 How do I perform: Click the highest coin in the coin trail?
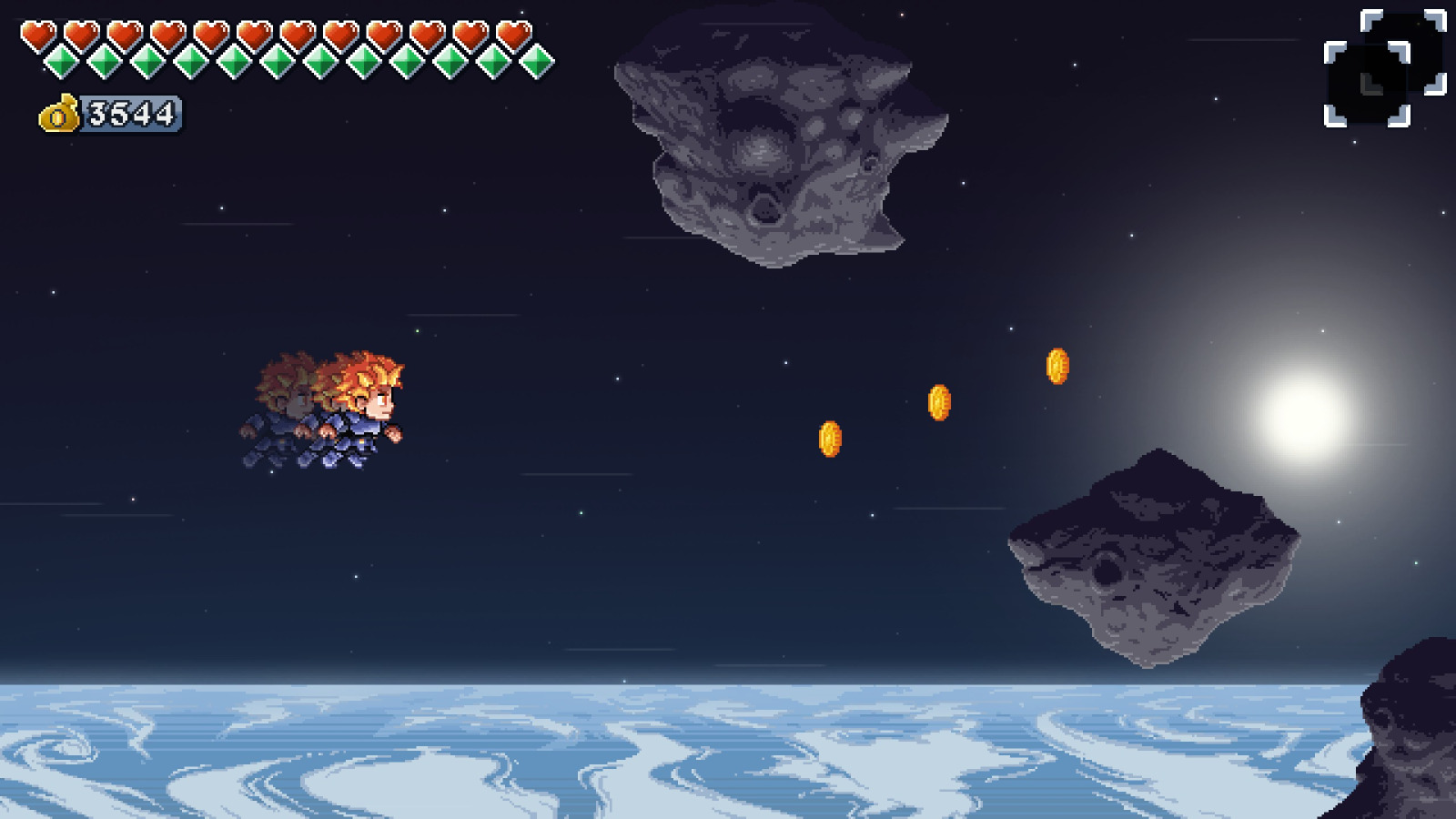pyautogui.click(x=1057, y=365)
